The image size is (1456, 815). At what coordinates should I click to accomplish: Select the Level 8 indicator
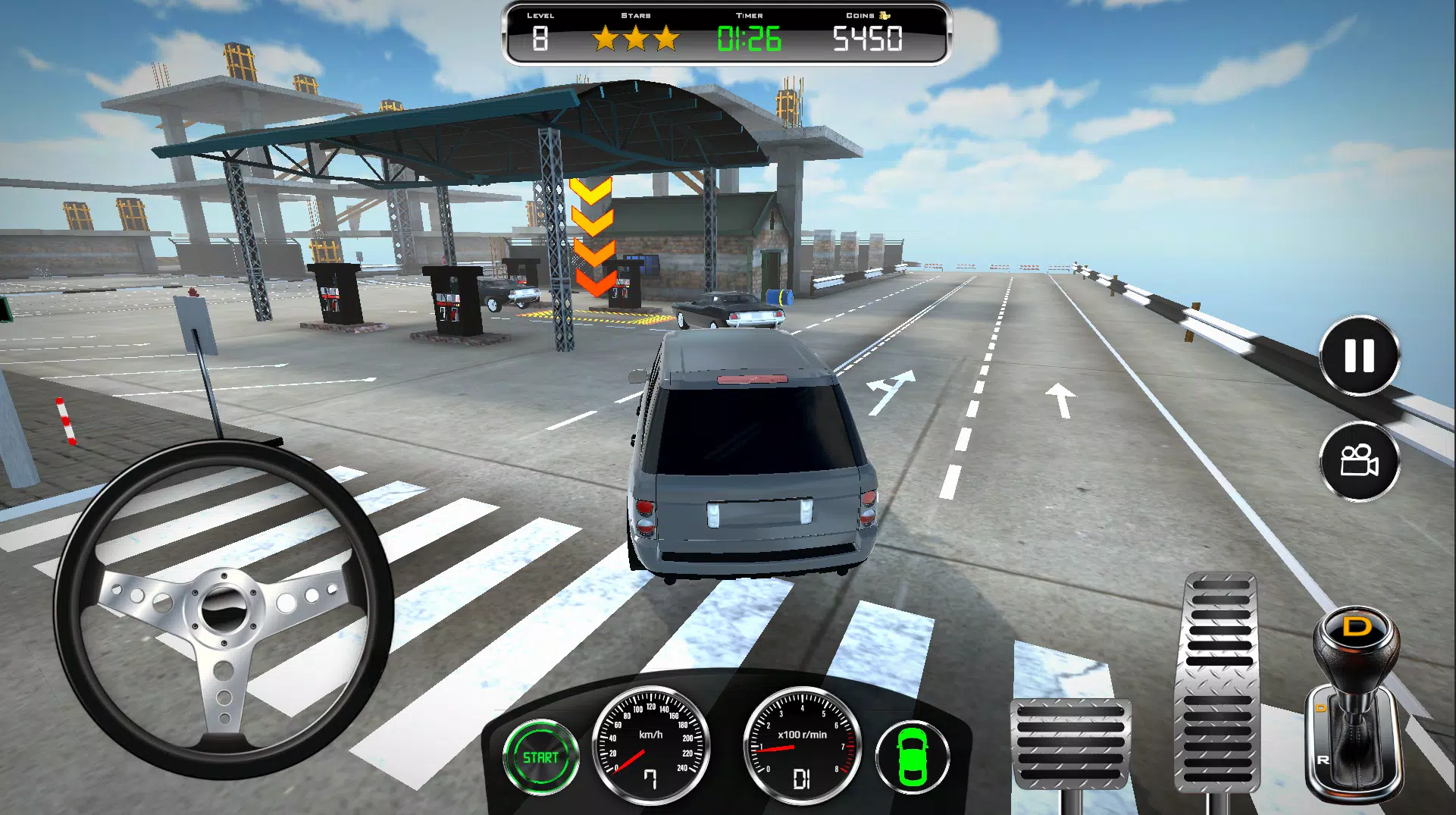click(x=540, y=36)
